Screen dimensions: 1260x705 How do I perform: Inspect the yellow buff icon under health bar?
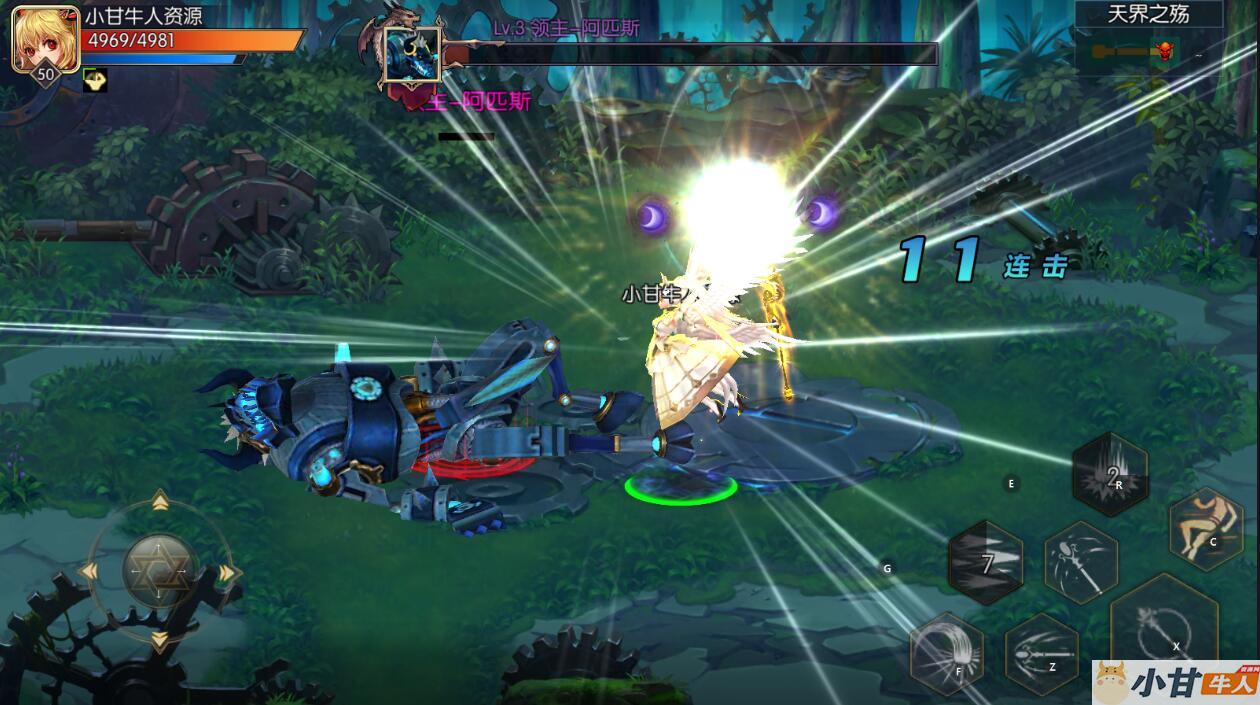(95, 80)
